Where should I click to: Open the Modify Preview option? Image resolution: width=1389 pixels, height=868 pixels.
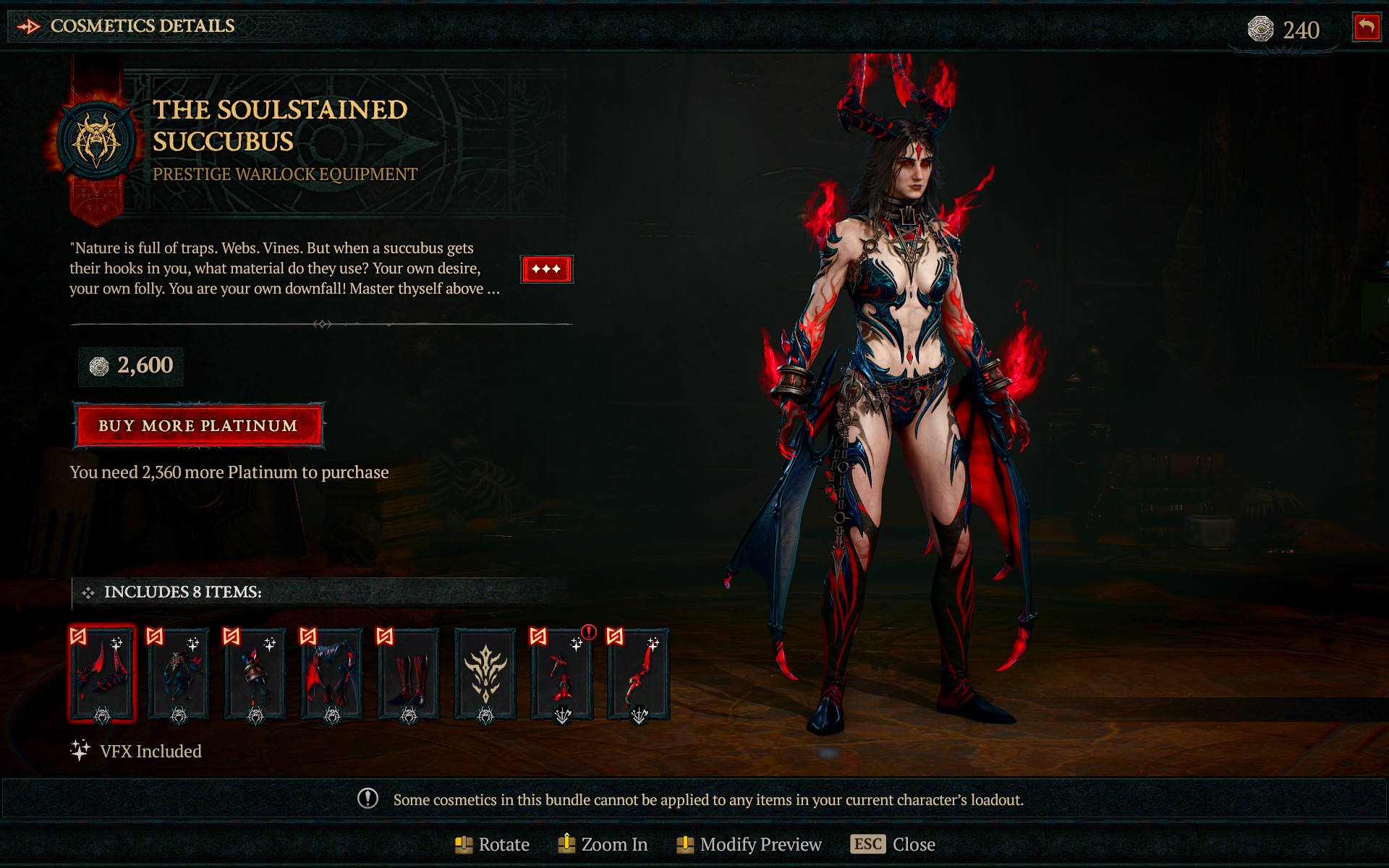749,844
